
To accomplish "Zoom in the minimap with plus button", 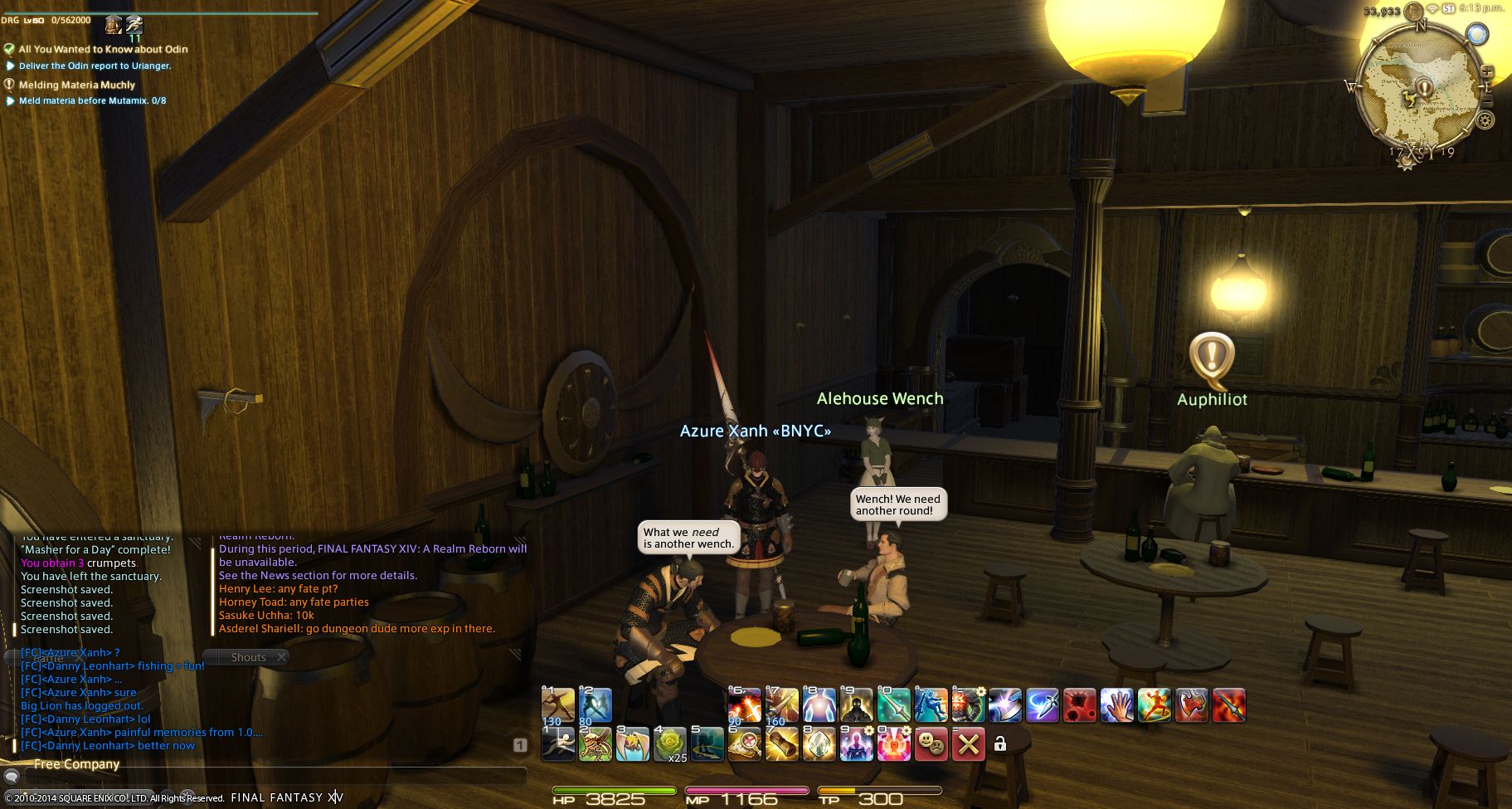I will point(1487,71).
